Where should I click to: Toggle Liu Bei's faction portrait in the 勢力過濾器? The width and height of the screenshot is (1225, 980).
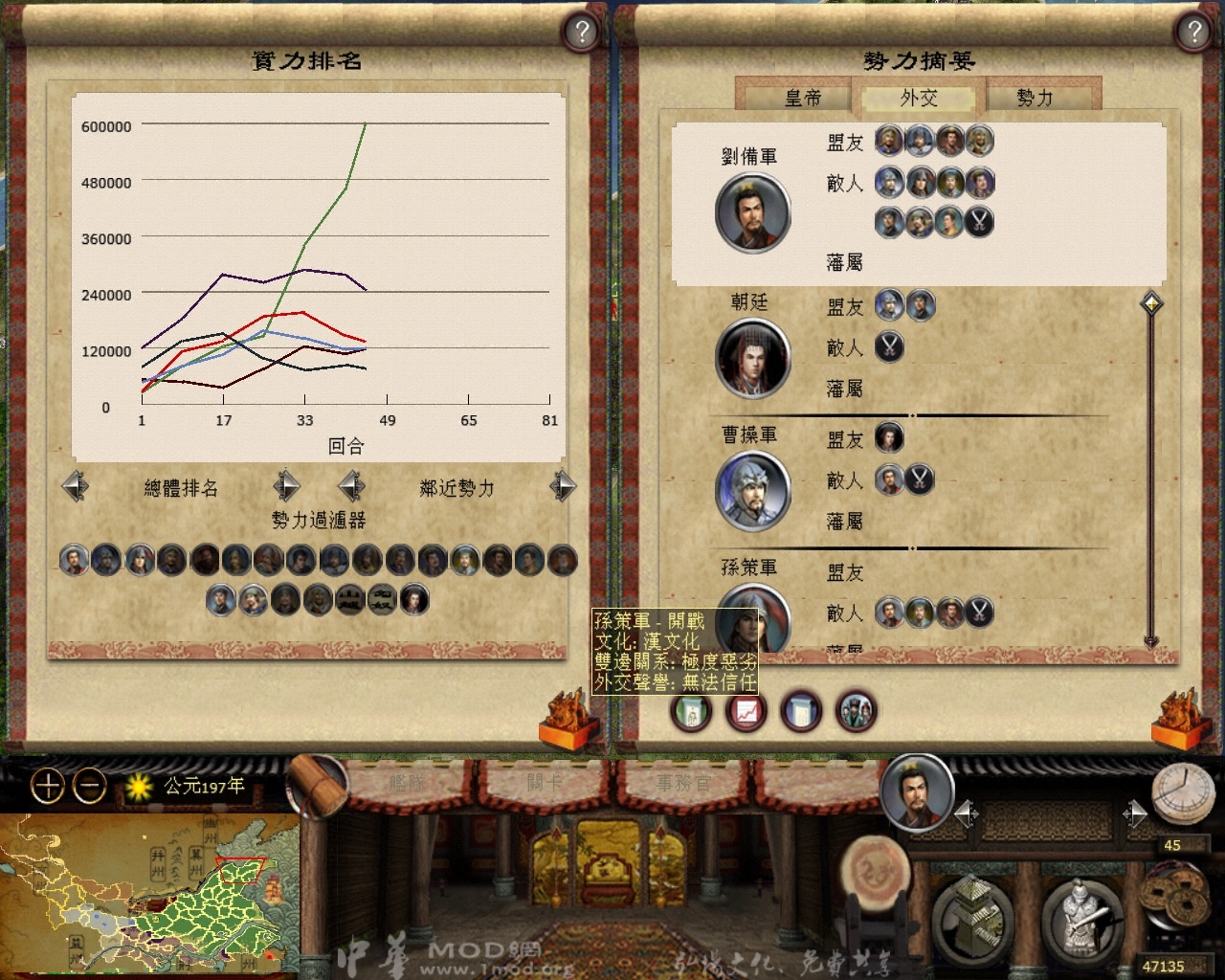point(76,561)
